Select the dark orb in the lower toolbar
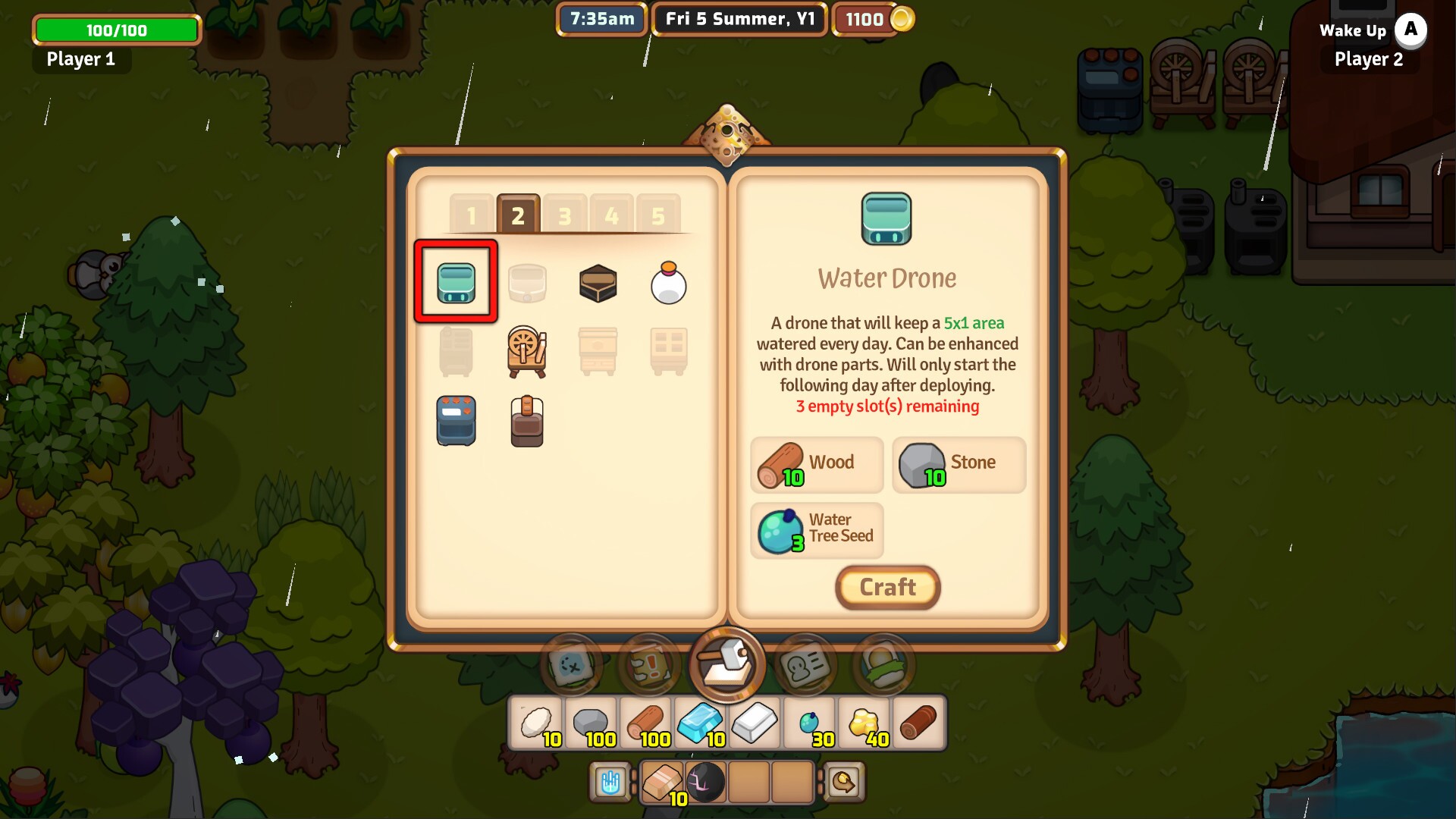The image size is (1456, 819). pyautogui.click(x=705, y=782)
